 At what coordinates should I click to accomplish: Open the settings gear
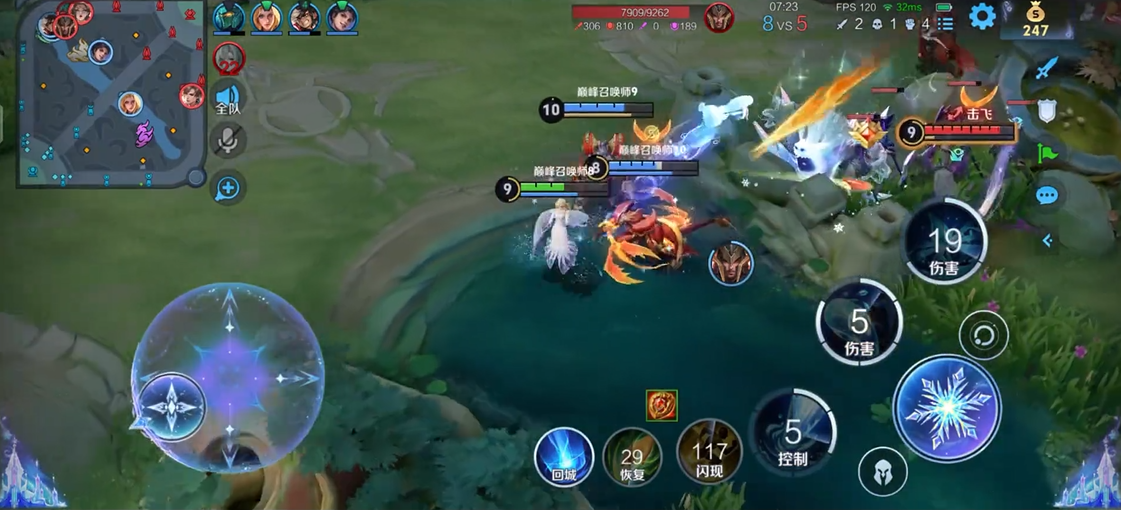point(982,16)
